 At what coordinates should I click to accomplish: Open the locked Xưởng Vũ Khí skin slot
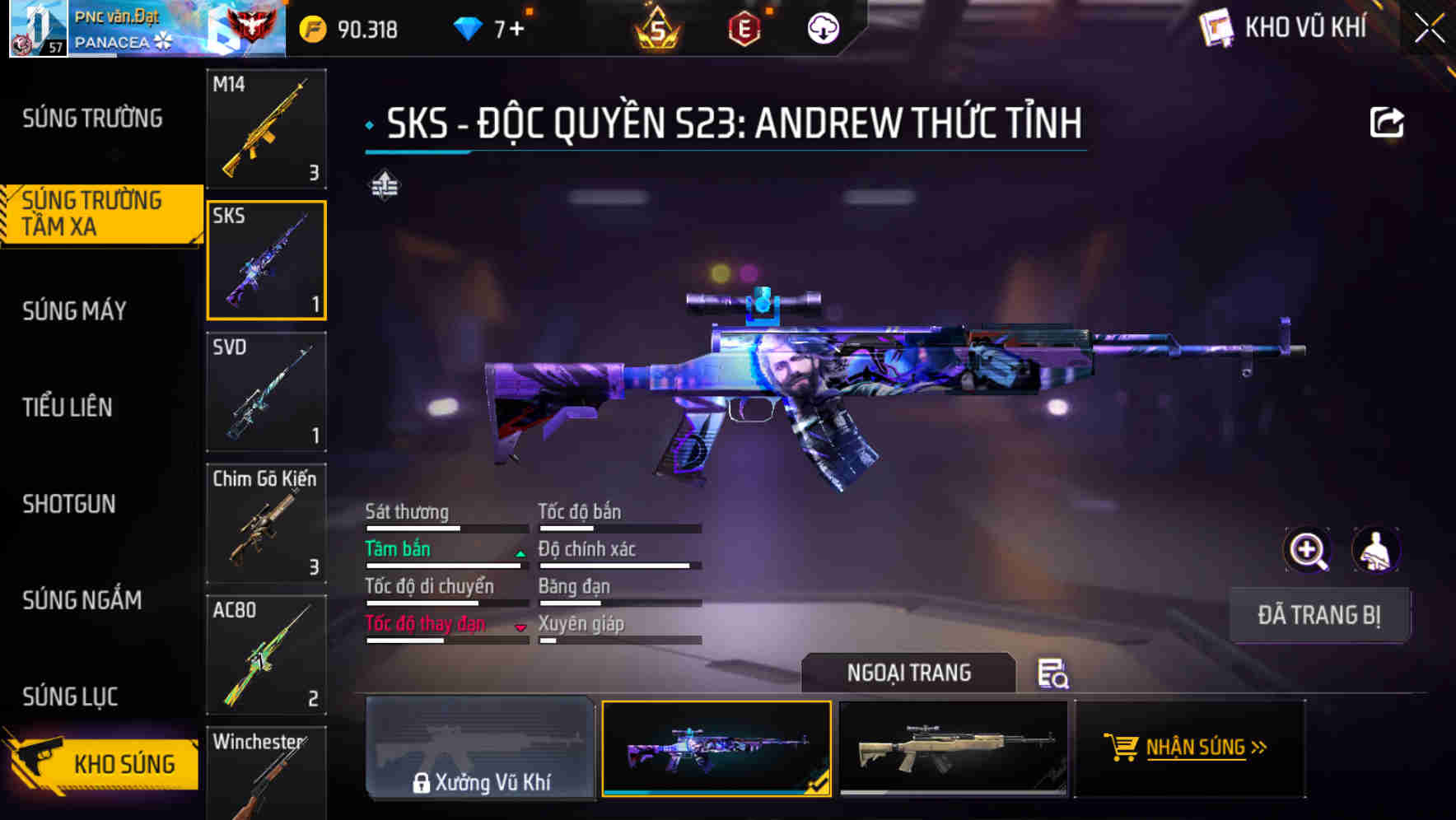(481, 749)
